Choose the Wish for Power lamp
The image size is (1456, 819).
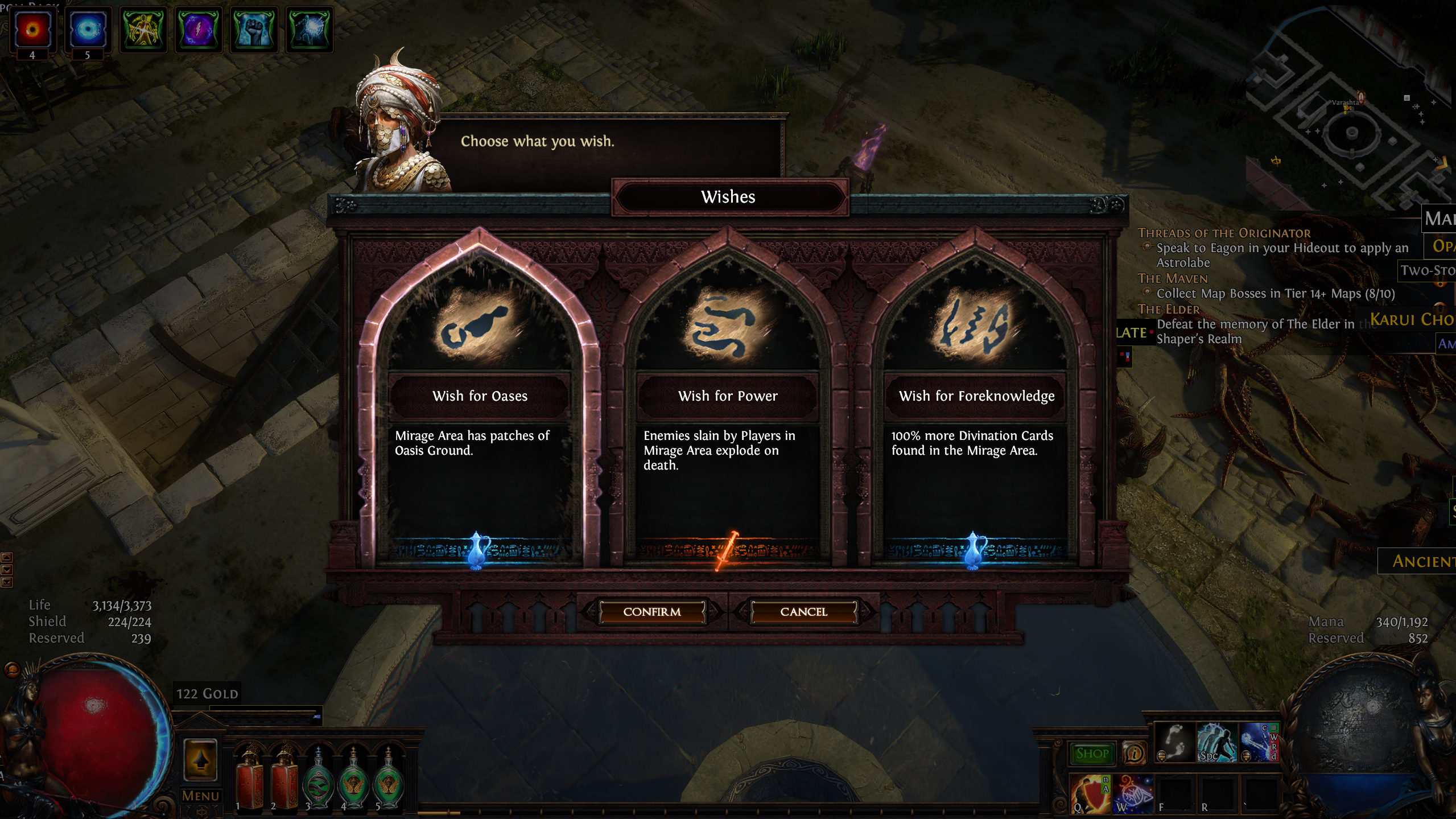click(x=728, y=396)
